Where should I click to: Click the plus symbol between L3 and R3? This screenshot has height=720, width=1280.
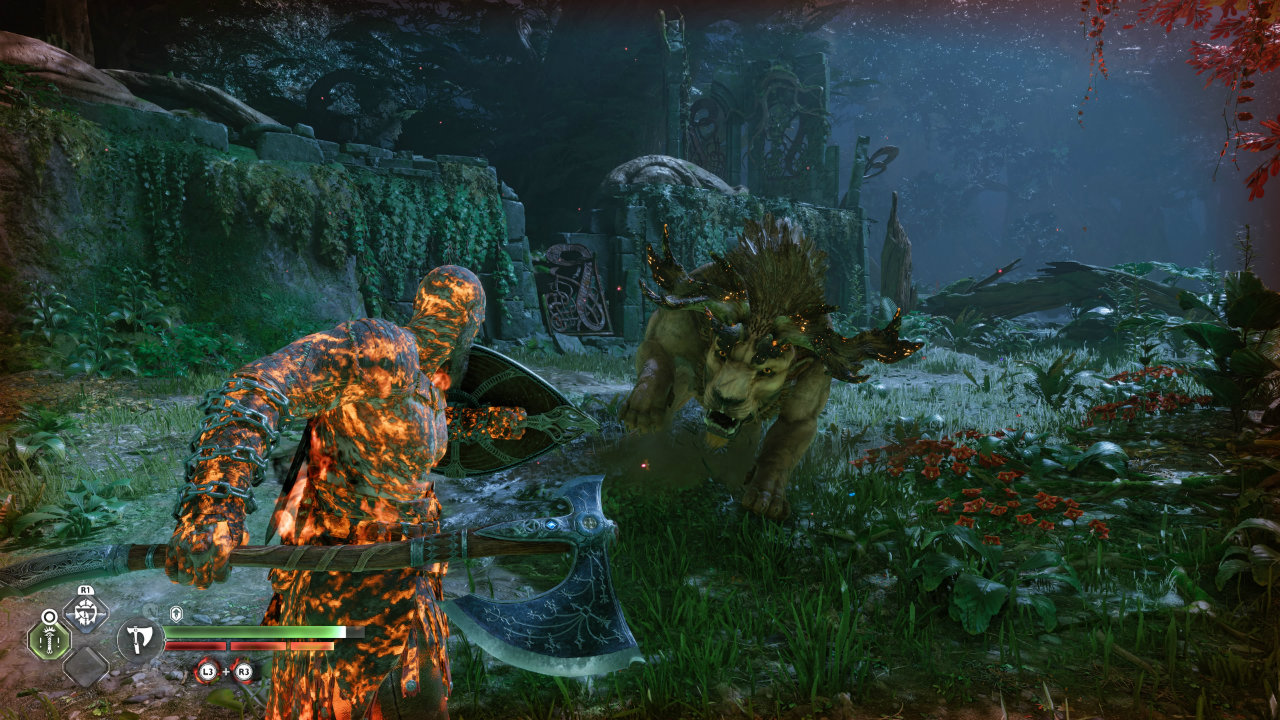(224, 670)
